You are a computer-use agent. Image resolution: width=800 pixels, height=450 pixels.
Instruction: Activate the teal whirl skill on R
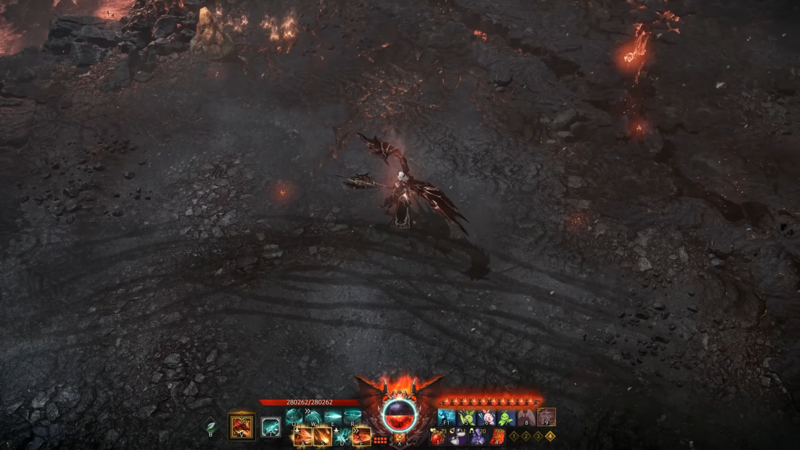click(351, 417)
